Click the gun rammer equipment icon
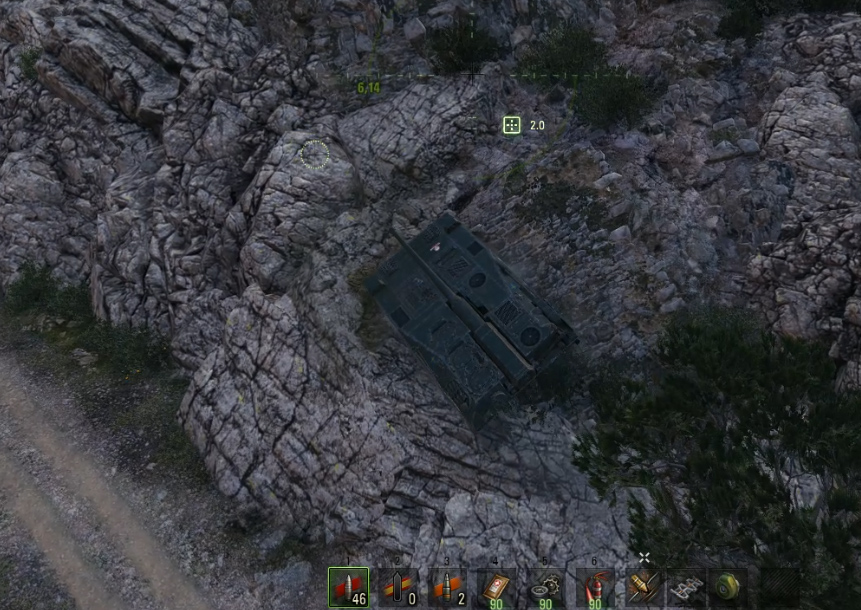 tap(643, 587)
